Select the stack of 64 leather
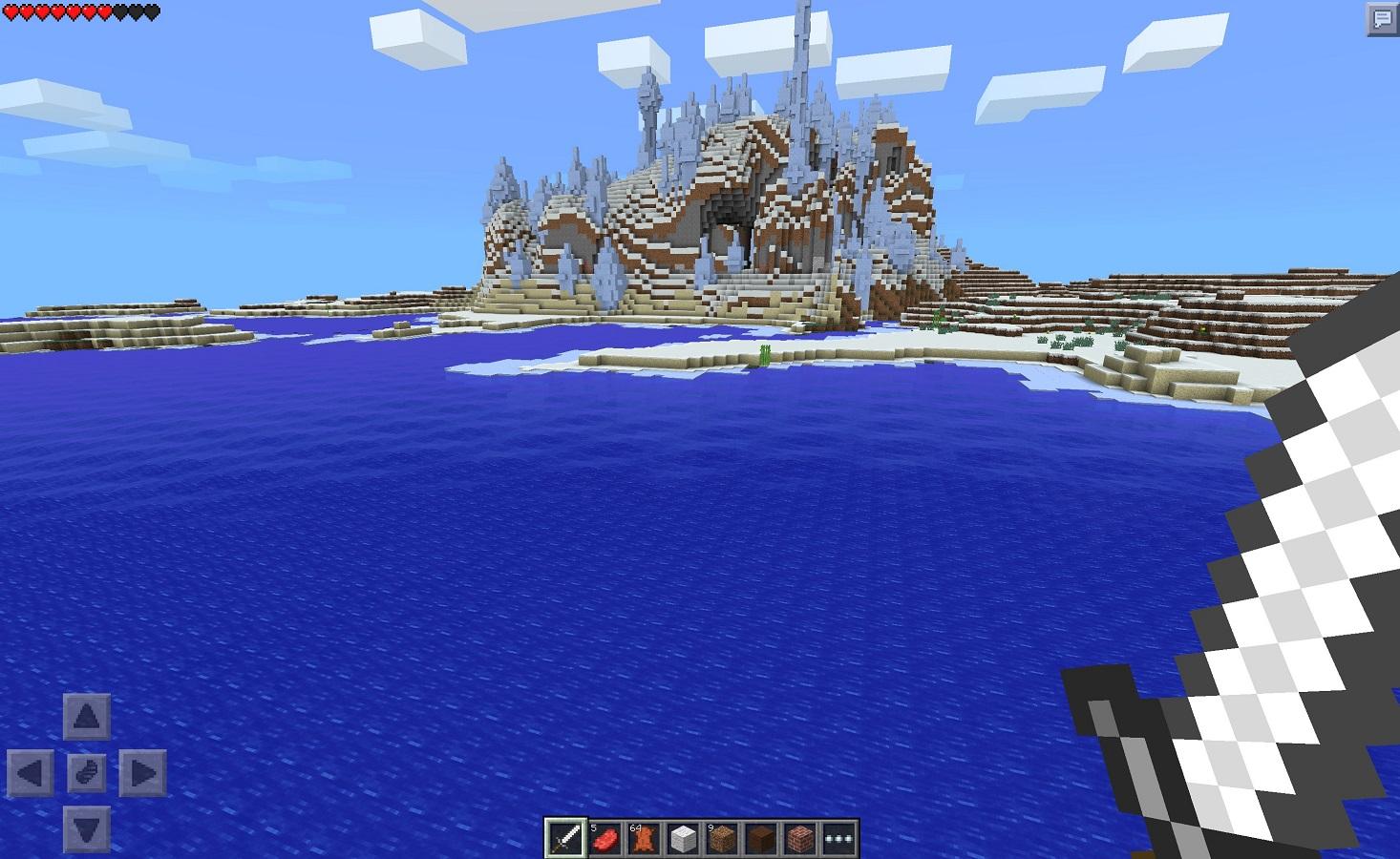1400x859 pixels. [x=645, y=837]
